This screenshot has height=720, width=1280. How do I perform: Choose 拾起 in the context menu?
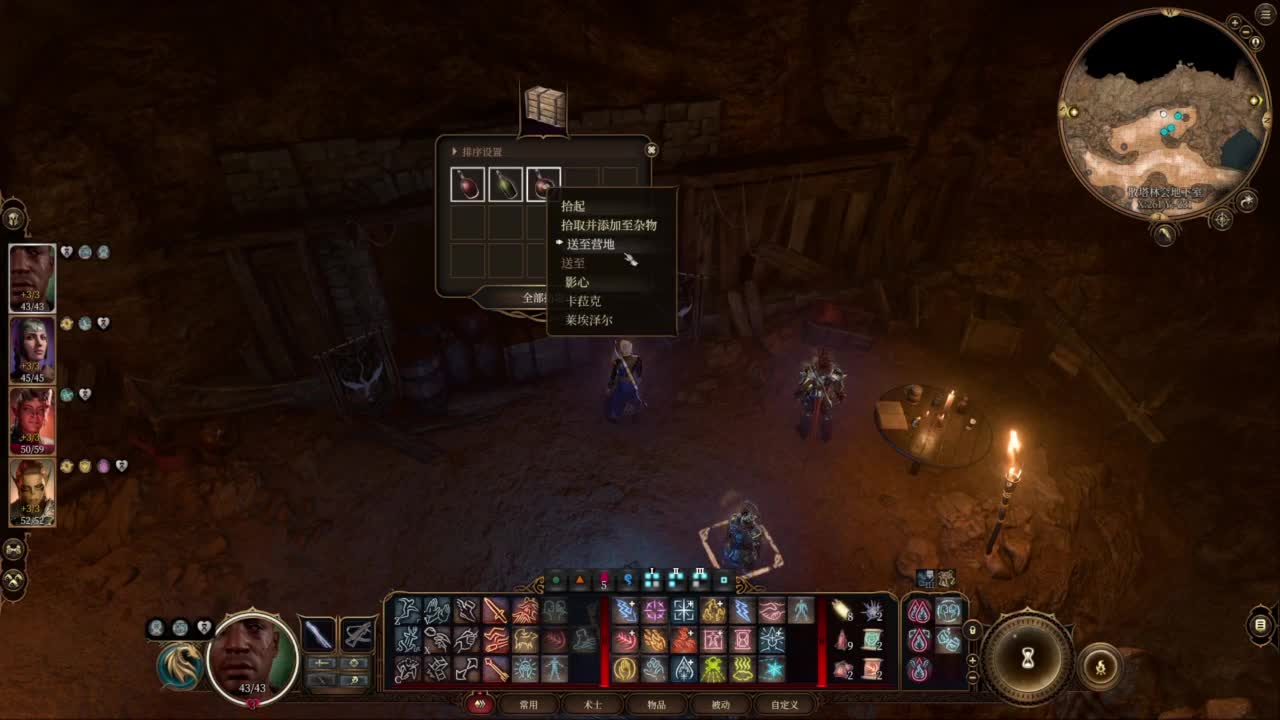tap(573, 206)
